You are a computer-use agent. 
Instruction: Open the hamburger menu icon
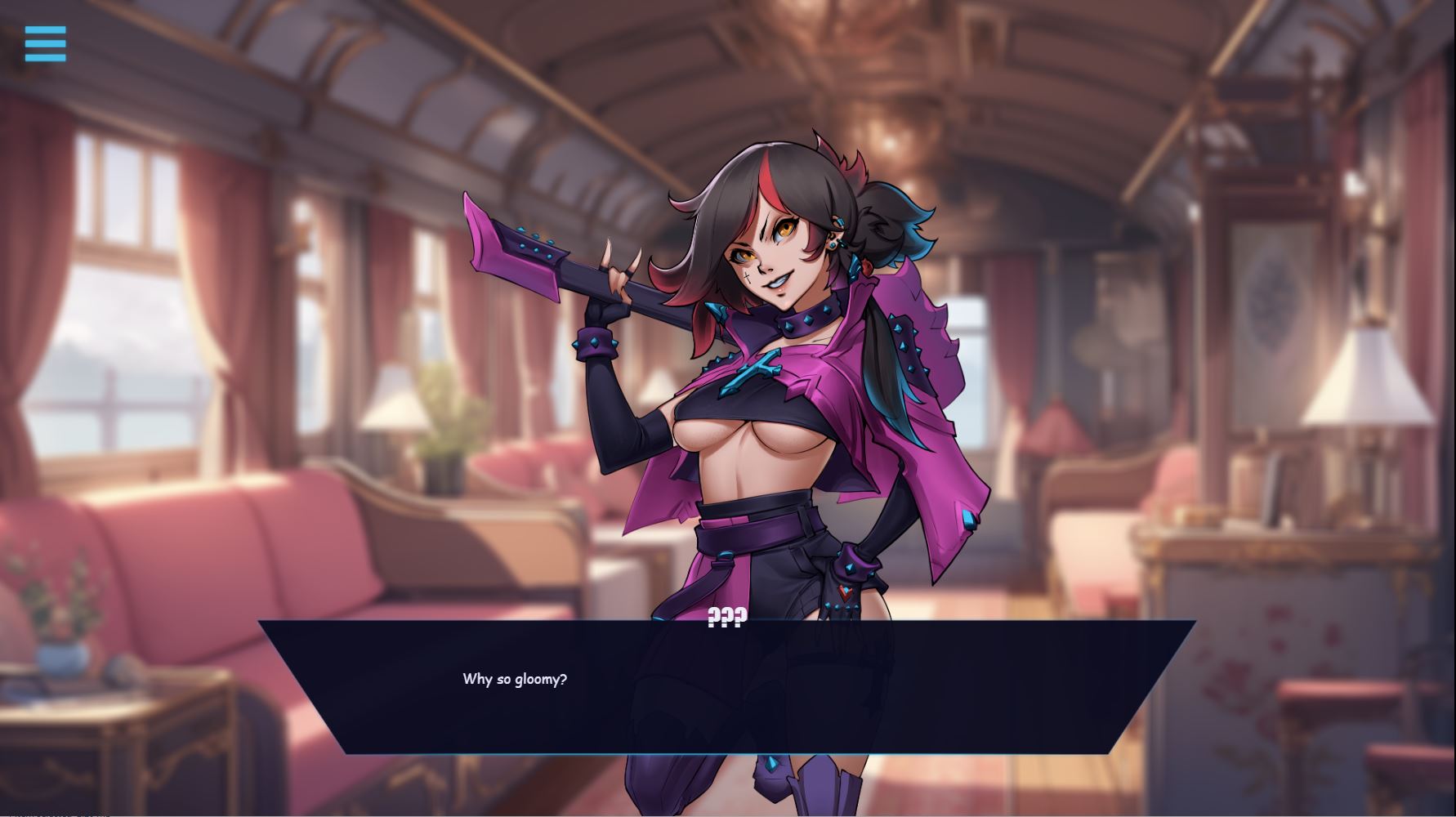[x=45, y=43]
